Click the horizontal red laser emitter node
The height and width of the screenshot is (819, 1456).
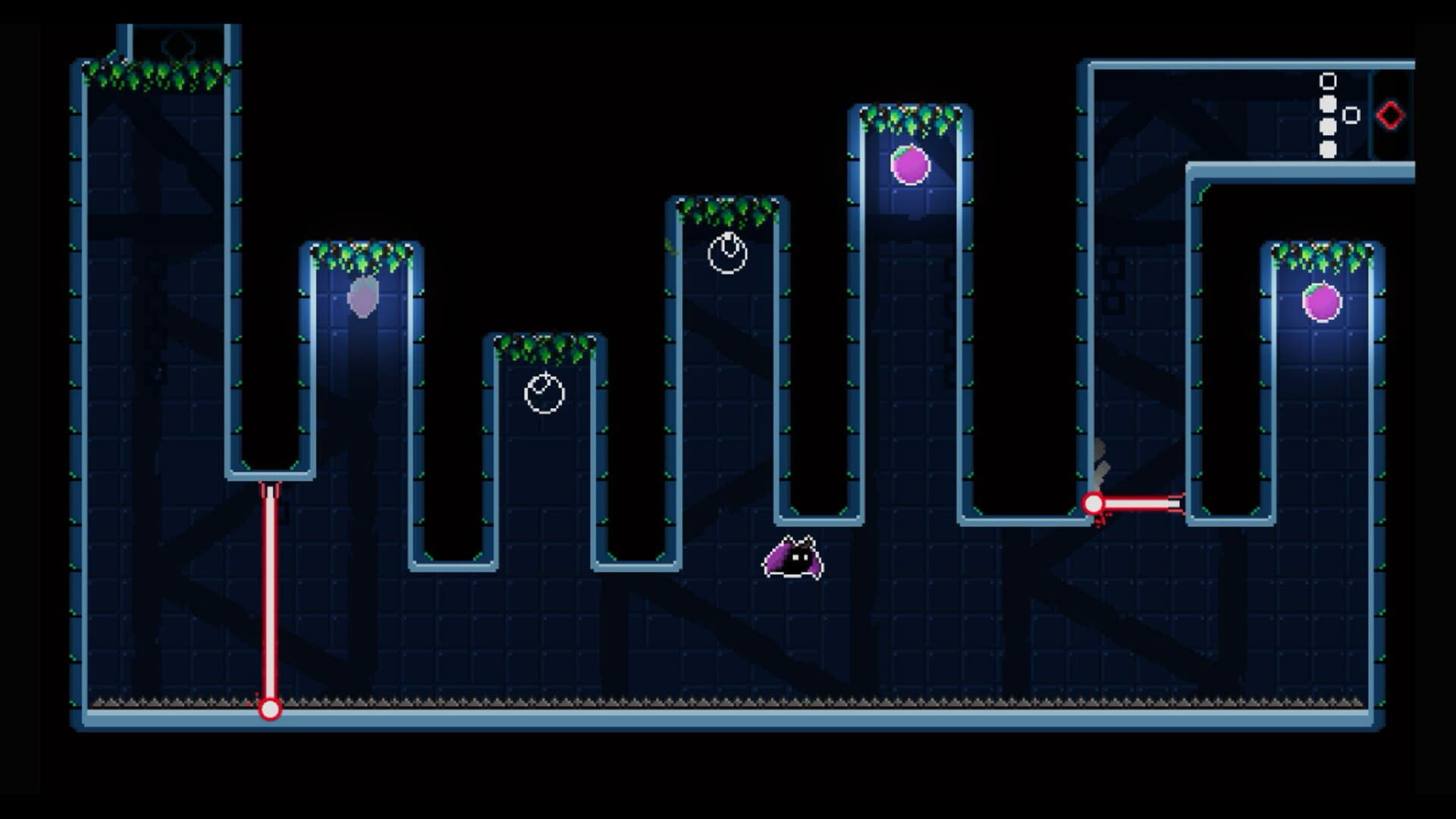(1094, 502)
